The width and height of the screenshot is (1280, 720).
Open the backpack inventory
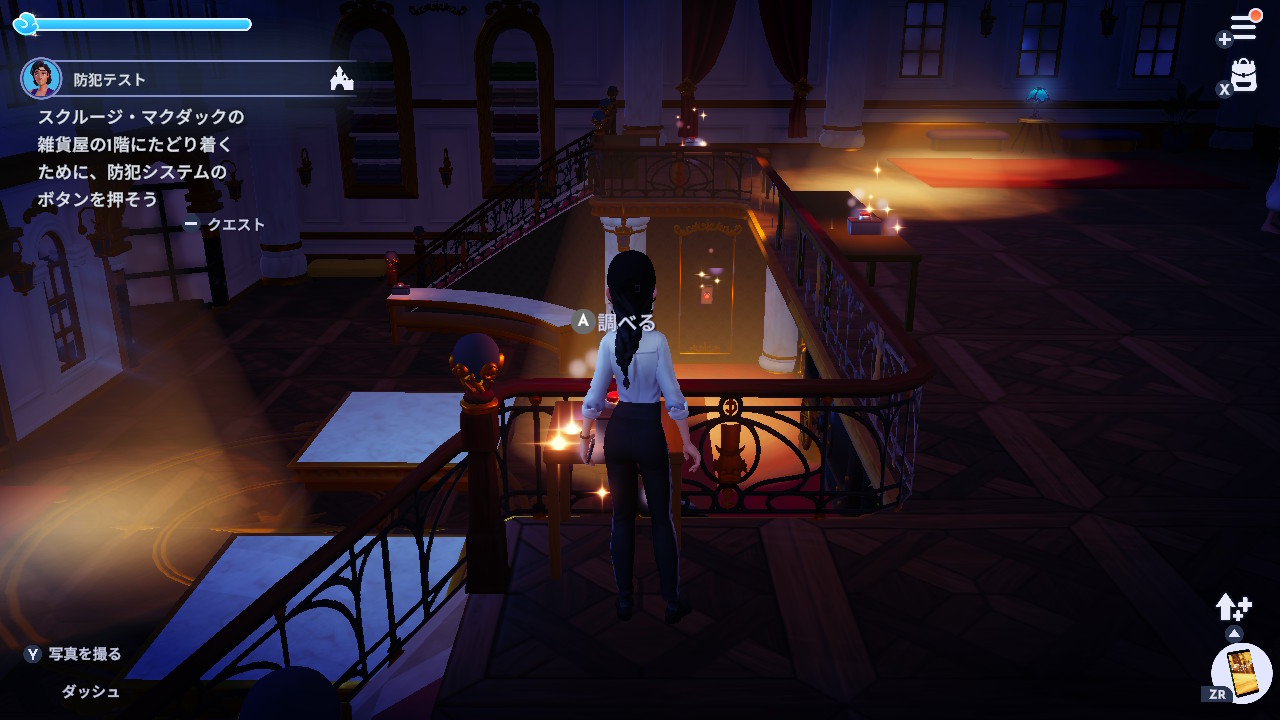(x=1243, y=76)
